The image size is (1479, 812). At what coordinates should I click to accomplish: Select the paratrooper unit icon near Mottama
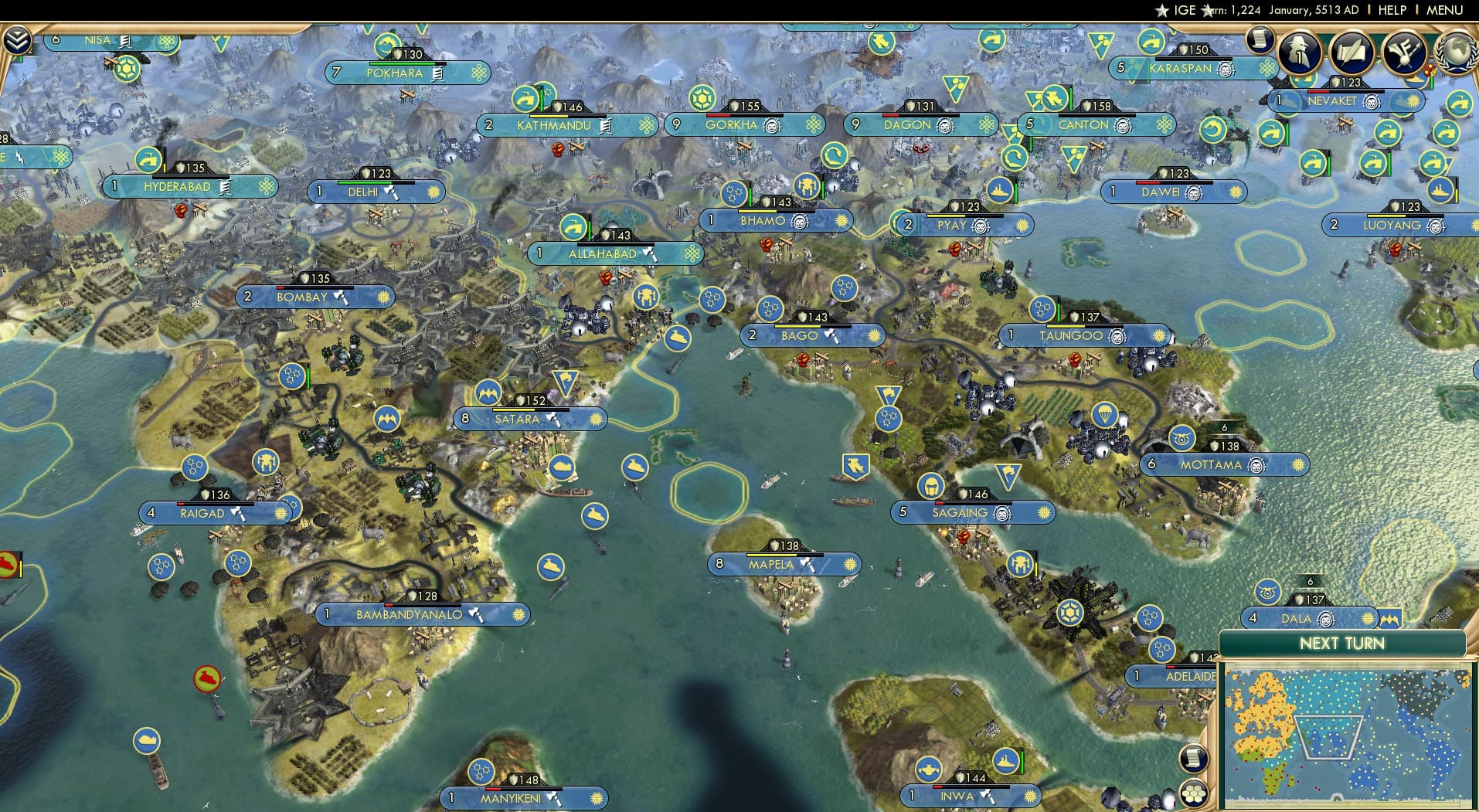click(1105, 415)
